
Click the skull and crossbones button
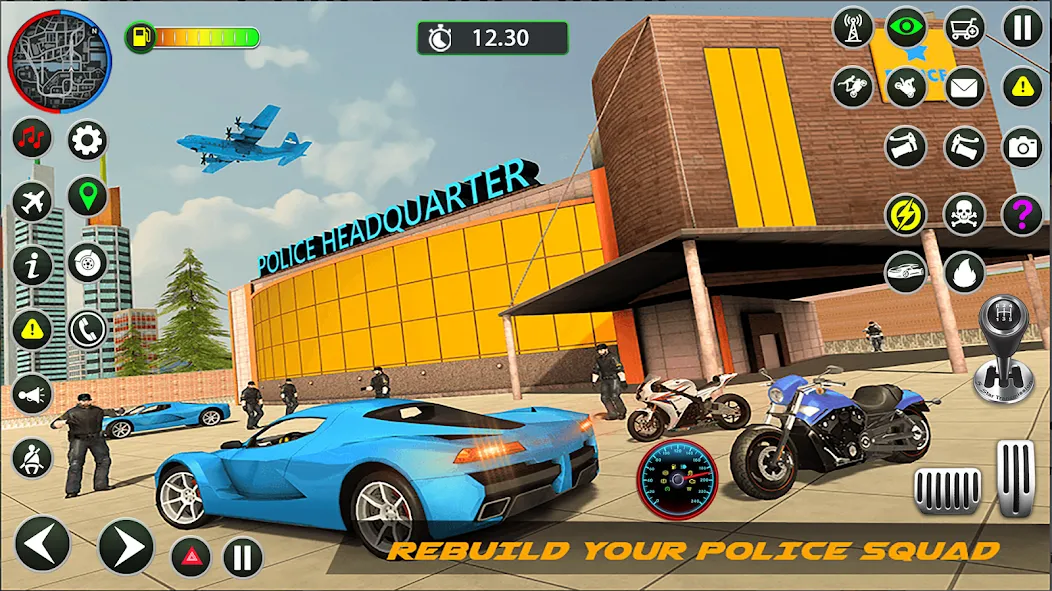click(964, 213)
